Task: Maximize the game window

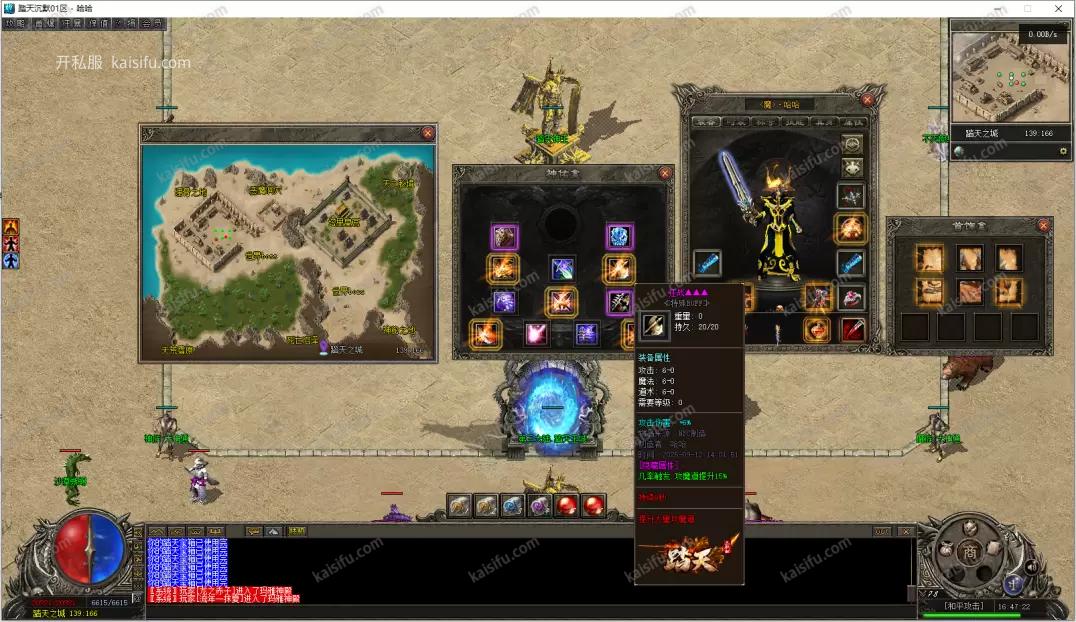Action: tap(1027, 8)
